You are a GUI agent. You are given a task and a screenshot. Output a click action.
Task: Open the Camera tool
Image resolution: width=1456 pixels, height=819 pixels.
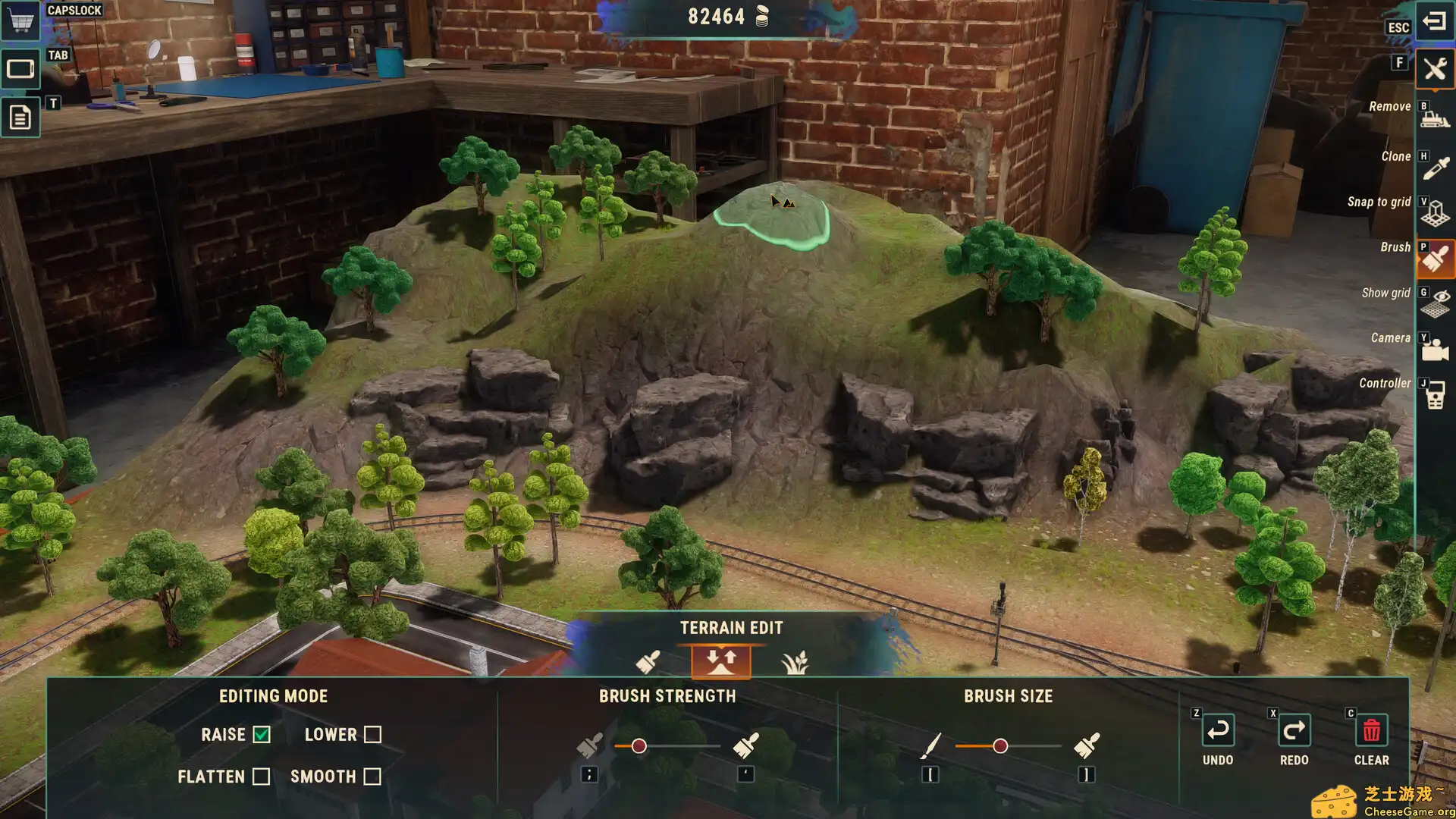pyautogui.click(x=1434, y=349)
